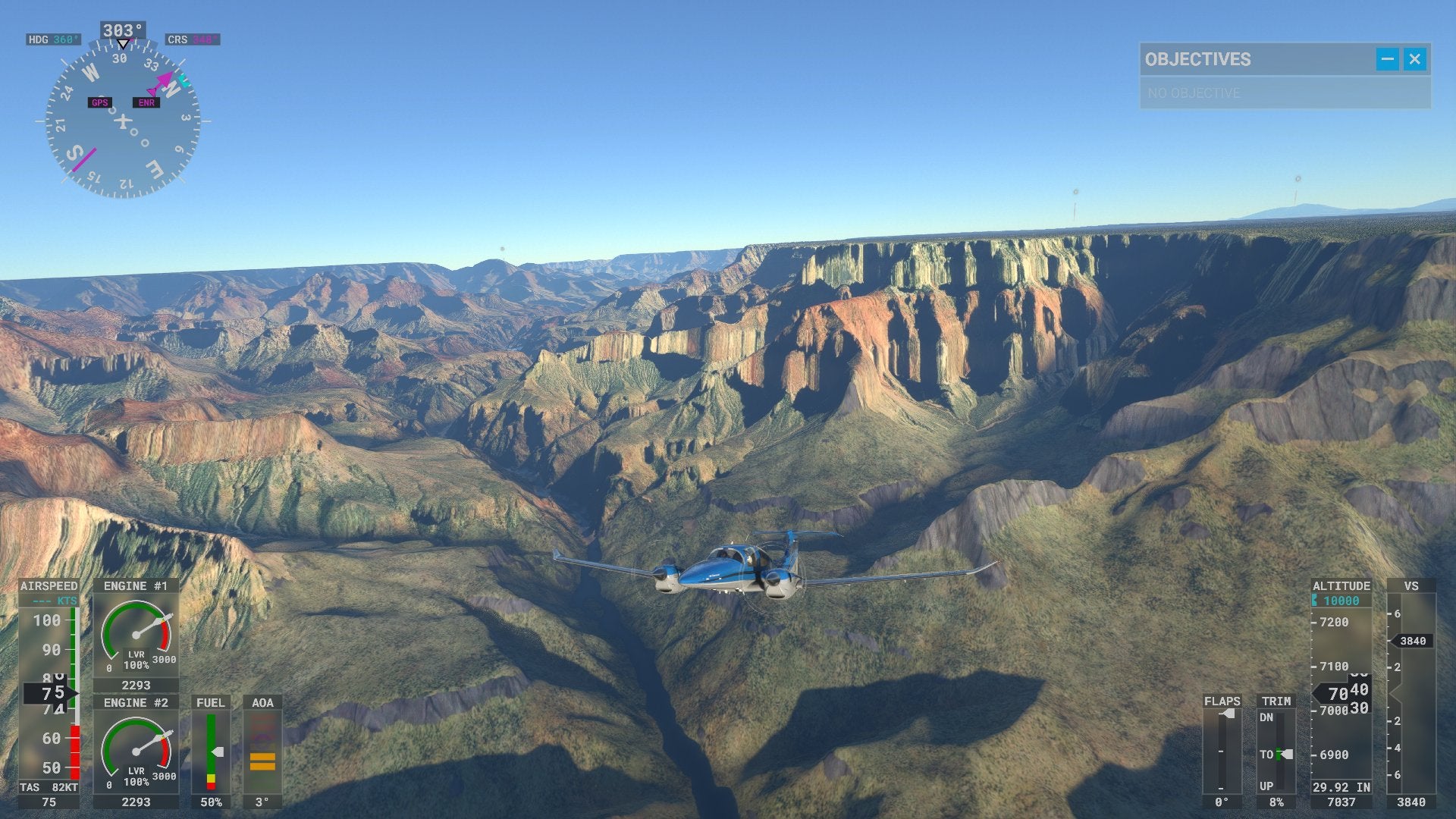Click the GPS source indicator on the compass

pos(99,102)
